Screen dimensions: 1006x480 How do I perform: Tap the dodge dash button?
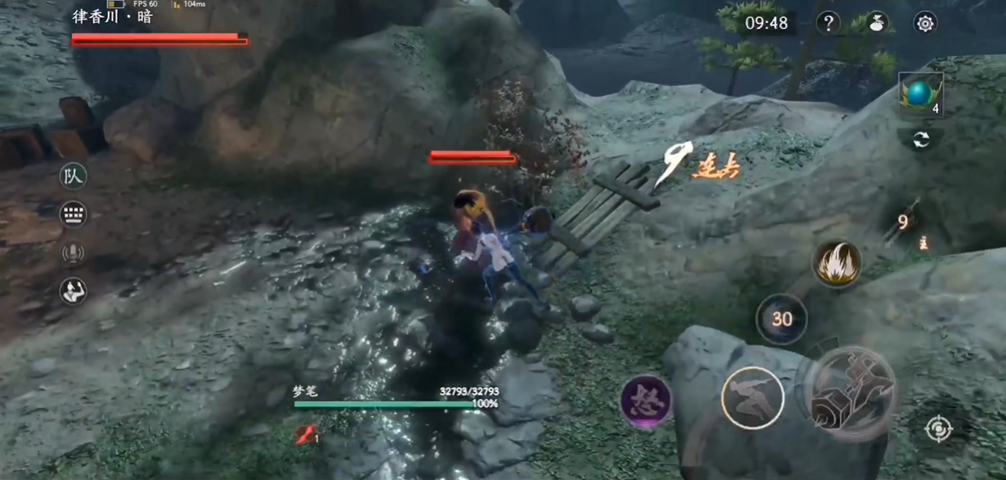click(x=752, y=398)
